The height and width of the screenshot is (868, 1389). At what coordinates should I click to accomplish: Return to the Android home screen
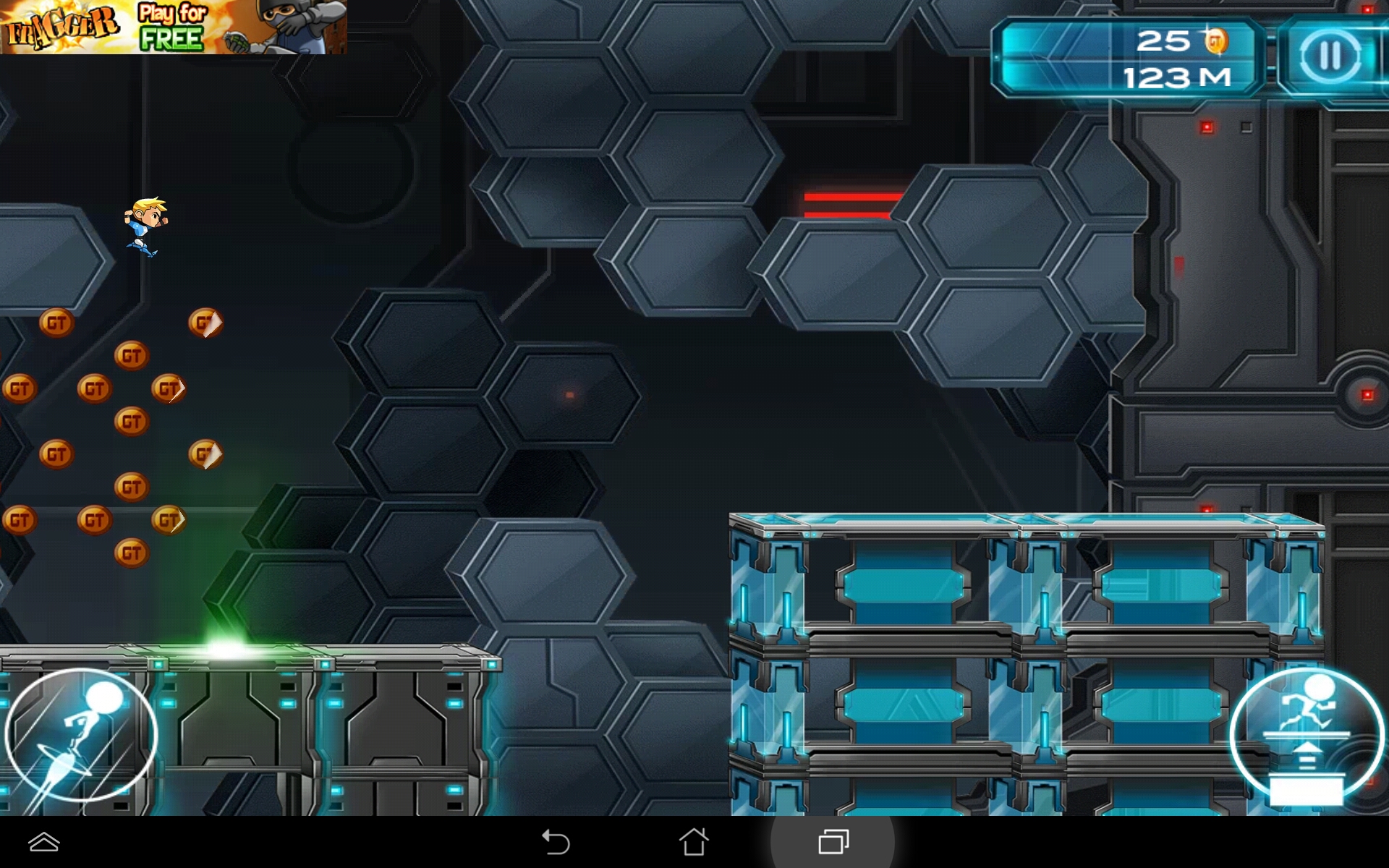point(694,842)
